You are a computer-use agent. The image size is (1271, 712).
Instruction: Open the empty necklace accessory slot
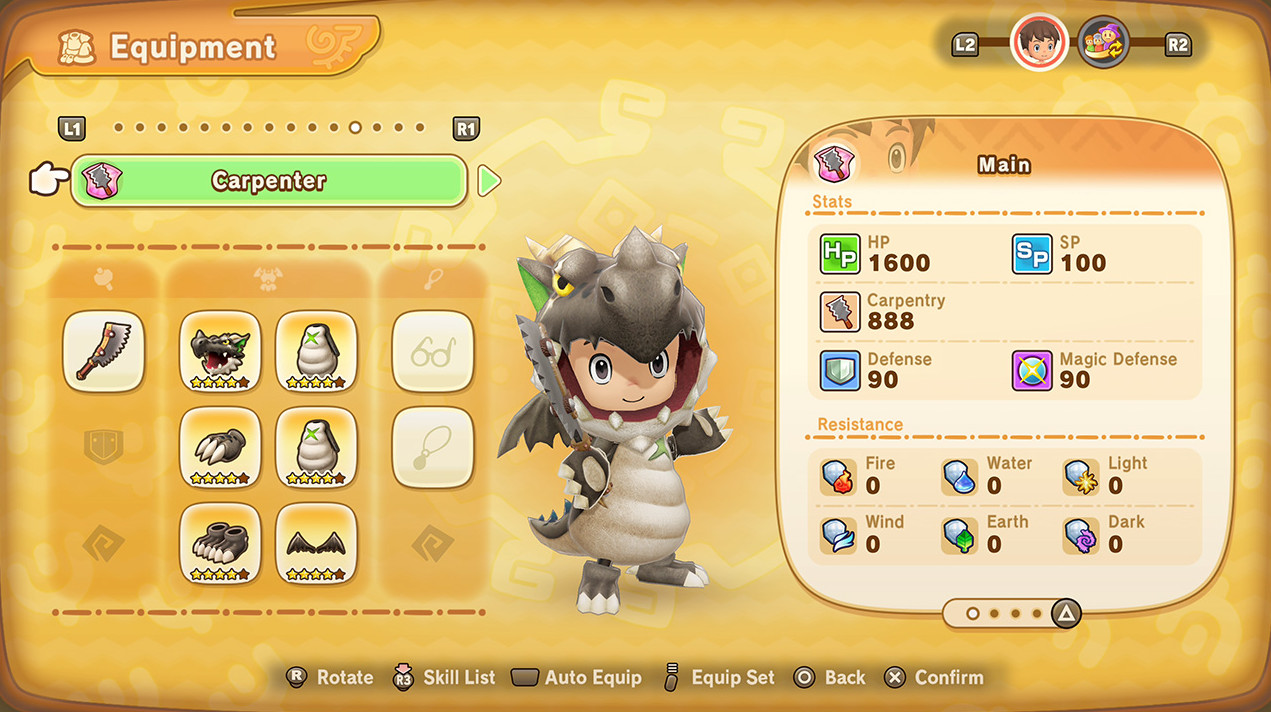[433, 447]
